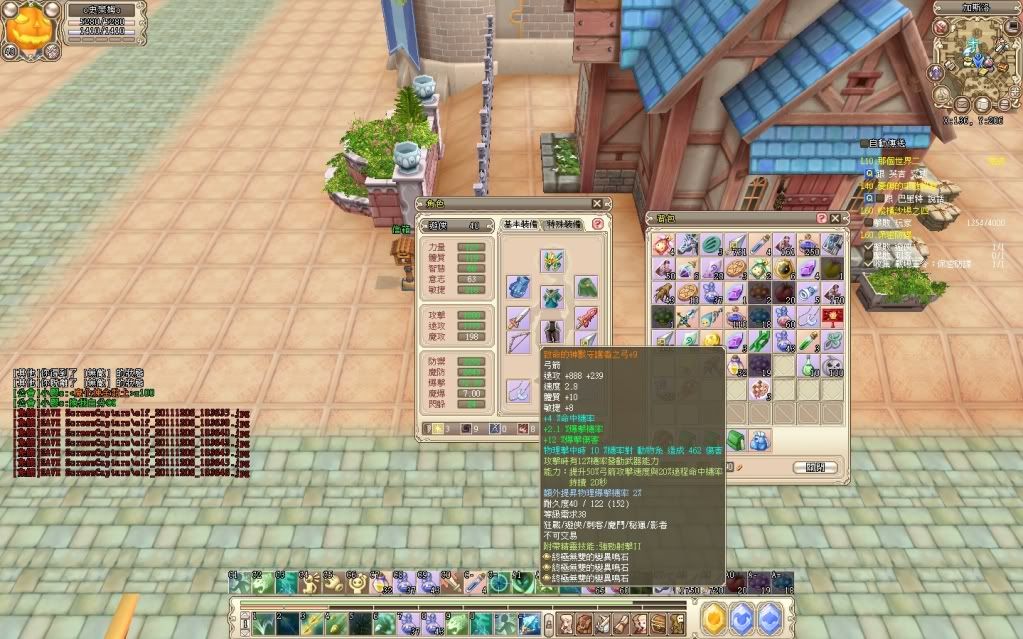This screenshot has height=639, width=1023.
Task: Select the equipped green cloak slot
Action: (x=586, y=288)
